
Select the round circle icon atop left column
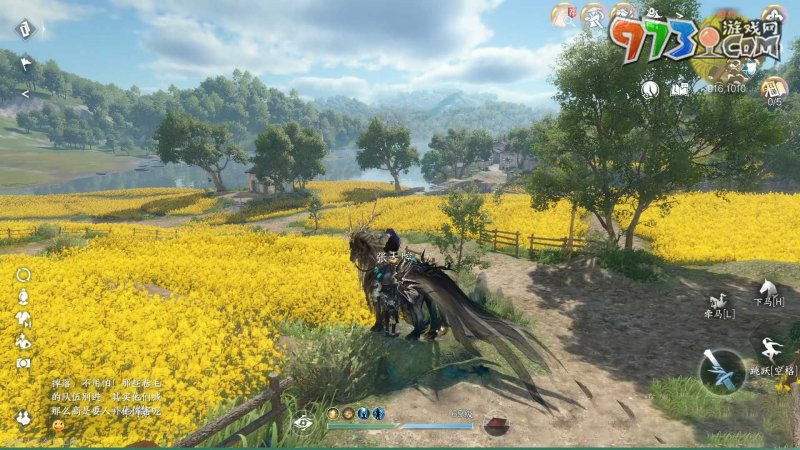(23, 274)
